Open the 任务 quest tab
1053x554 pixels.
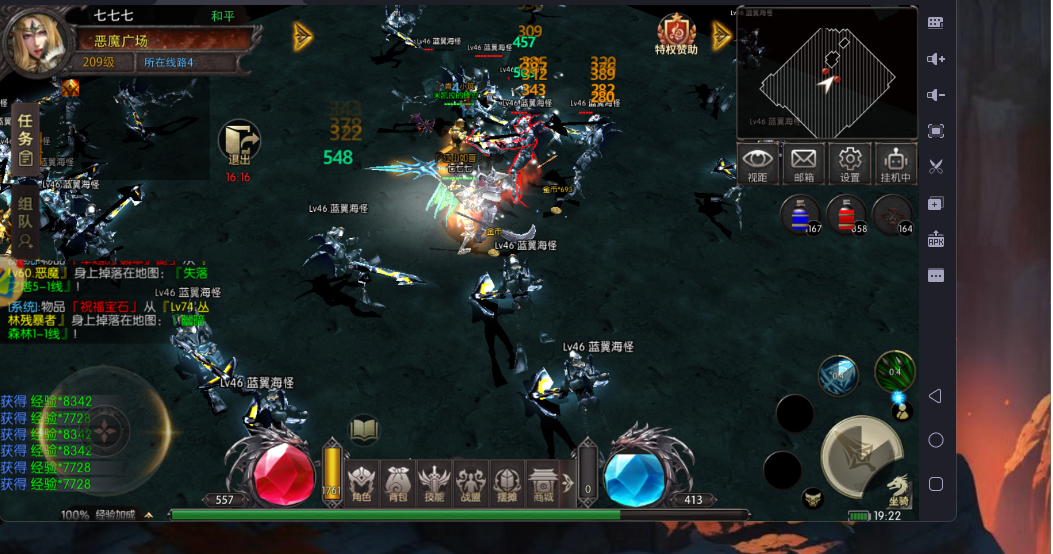click(x=26, y=138)
